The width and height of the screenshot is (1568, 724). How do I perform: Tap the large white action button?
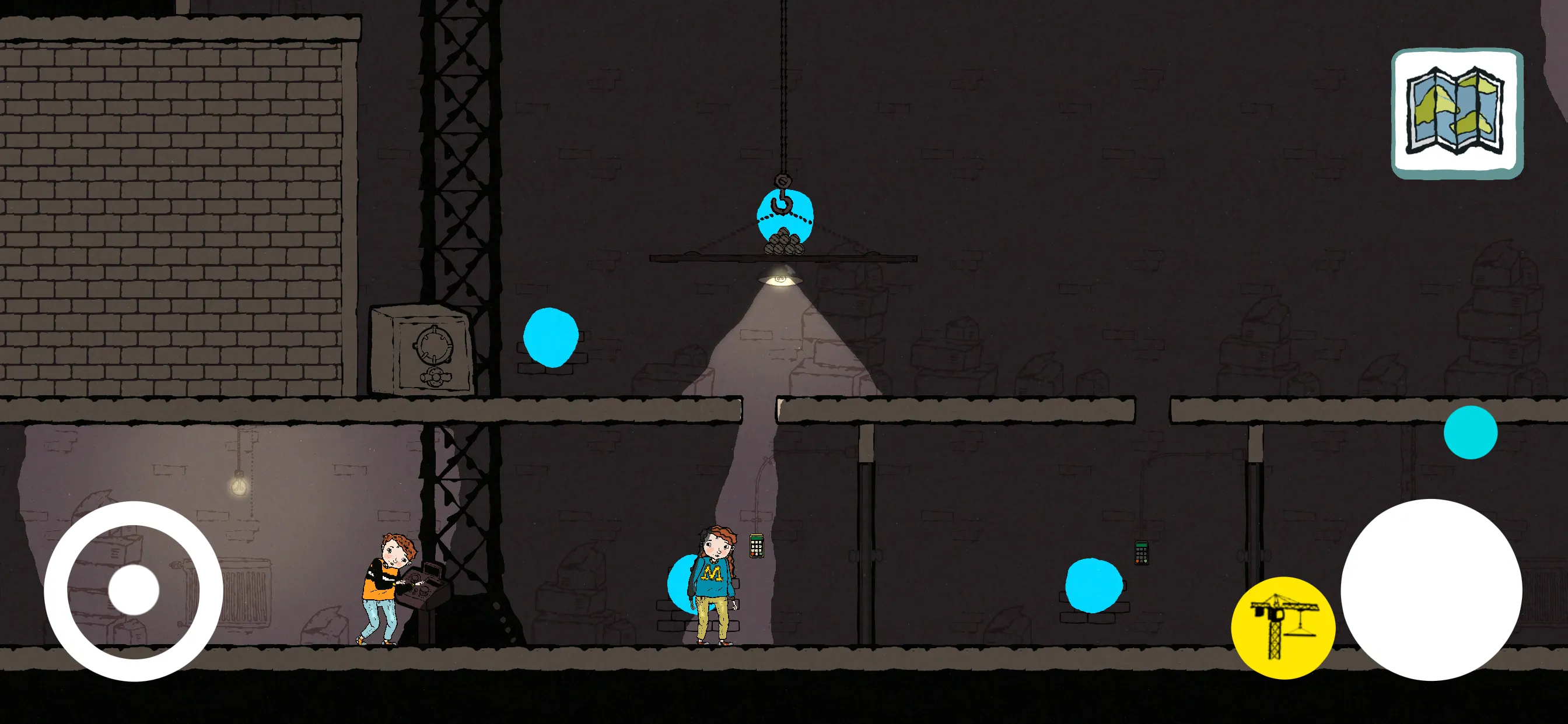click(1431, 589)
